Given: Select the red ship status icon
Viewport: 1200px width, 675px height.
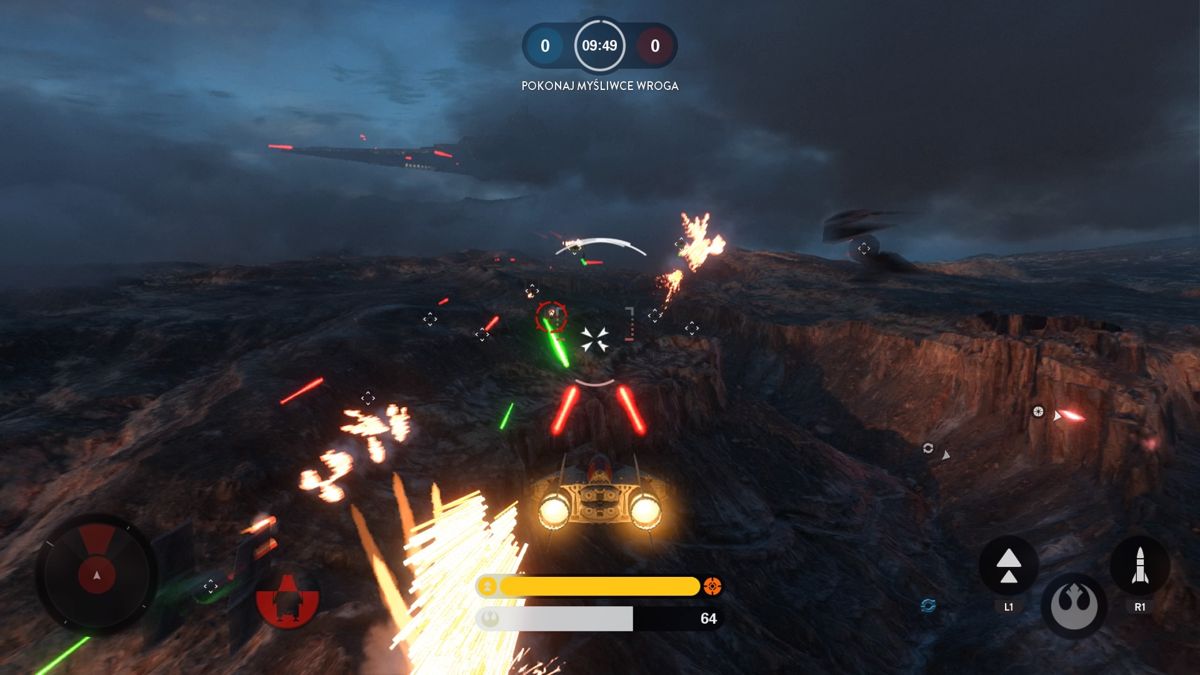Looking at the screenshot, I should pos(287,599).
